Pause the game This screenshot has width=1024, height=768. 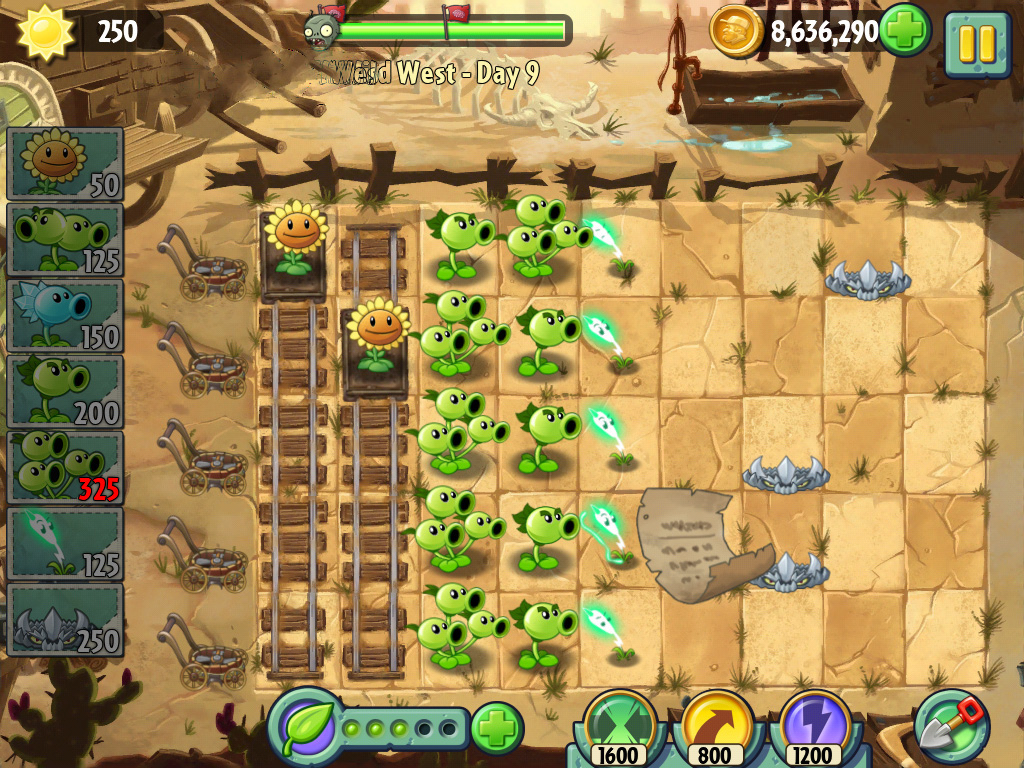click(x=976, y=44)
